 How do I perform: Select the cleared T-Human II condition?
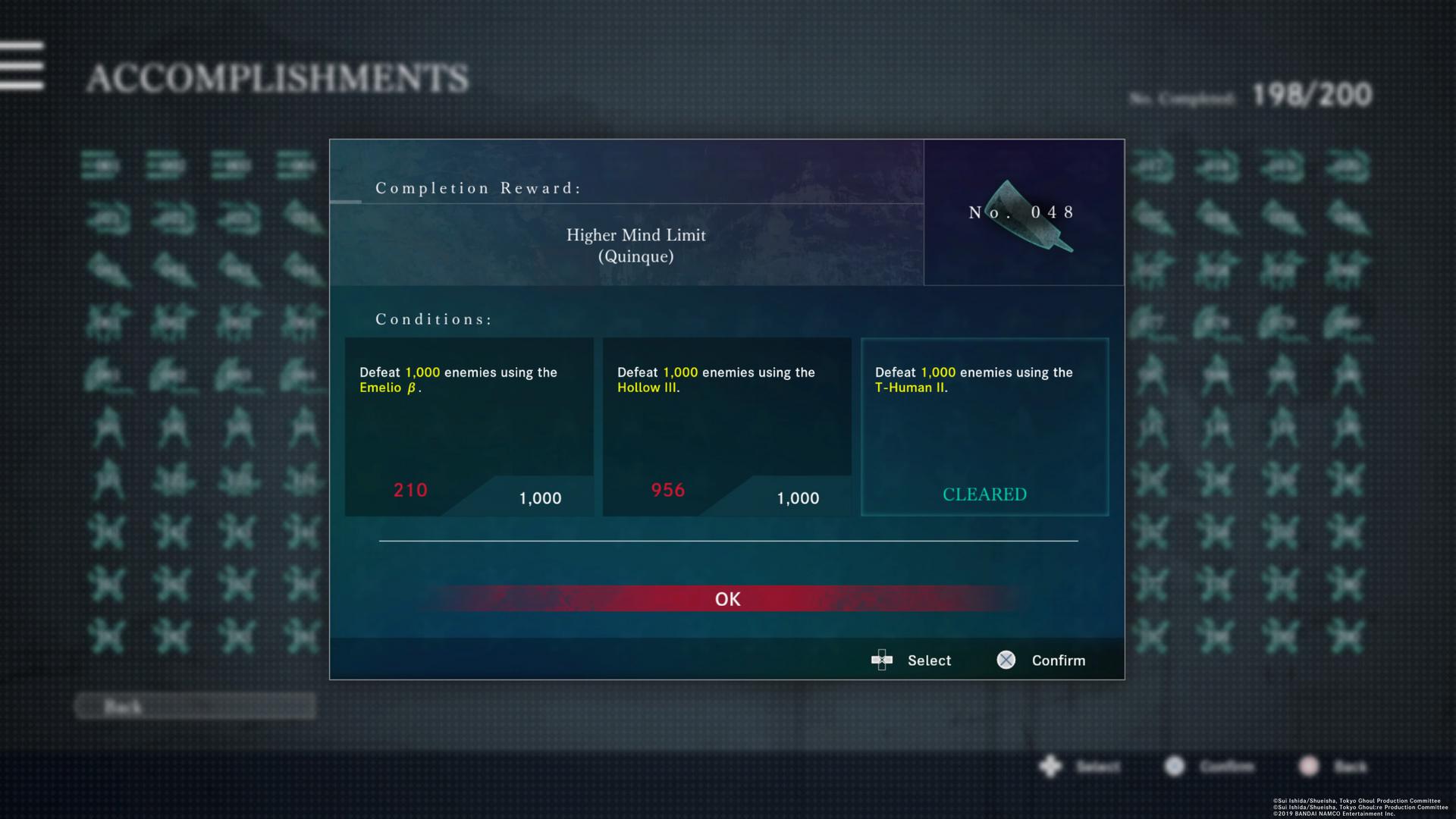[x=984, y=427]
